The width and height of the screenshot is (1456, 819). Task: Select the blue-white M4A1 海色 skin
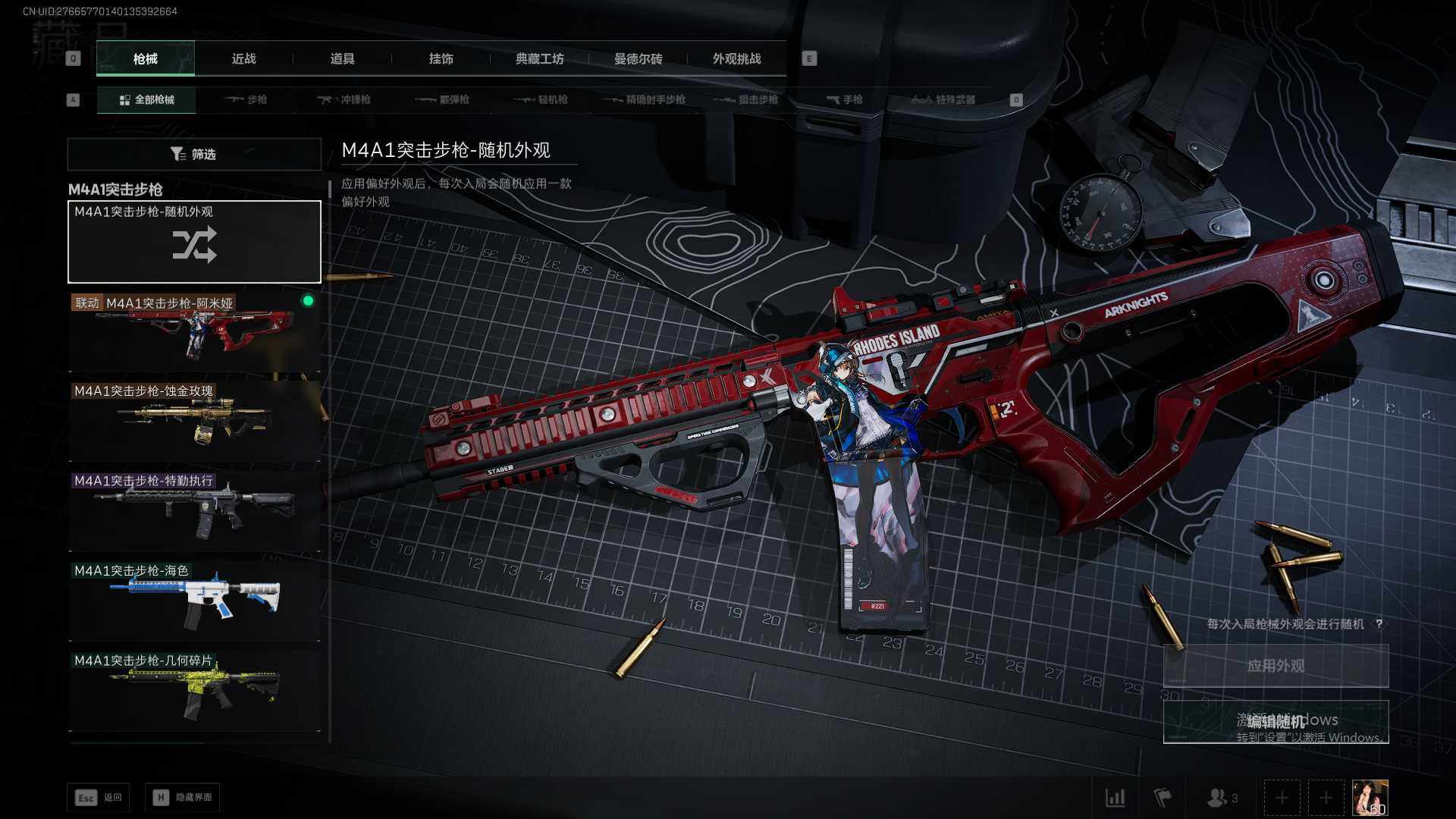click(x=194, y=600)
